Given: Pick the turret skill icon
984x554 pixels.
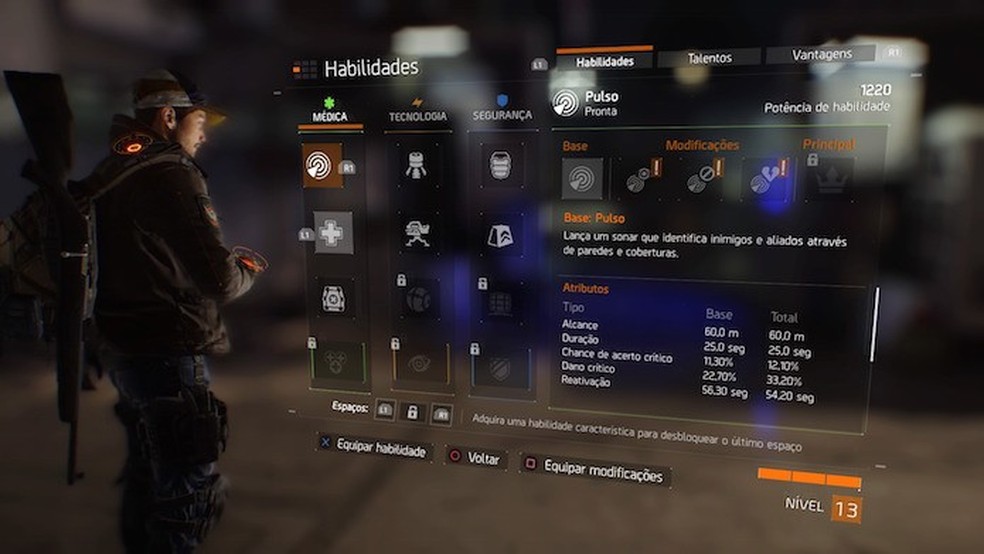Looking at the screenshot, I should (x=418, y=233).
